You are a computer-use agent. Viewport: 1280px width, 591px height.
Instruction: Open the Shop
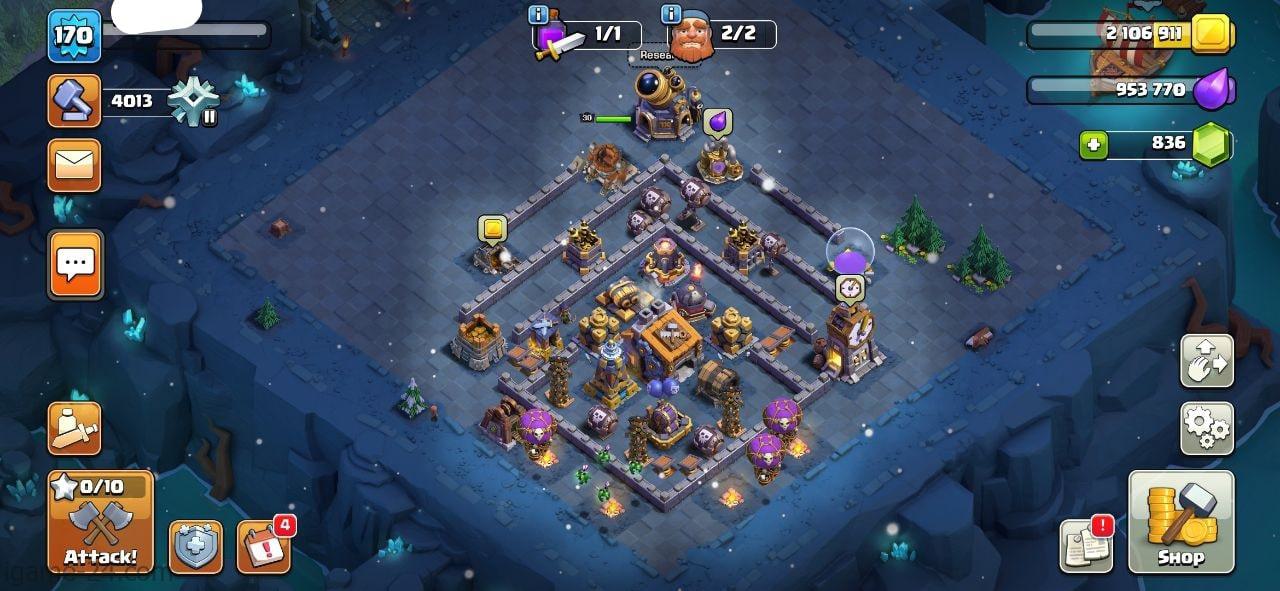(x=1181, y=522)
